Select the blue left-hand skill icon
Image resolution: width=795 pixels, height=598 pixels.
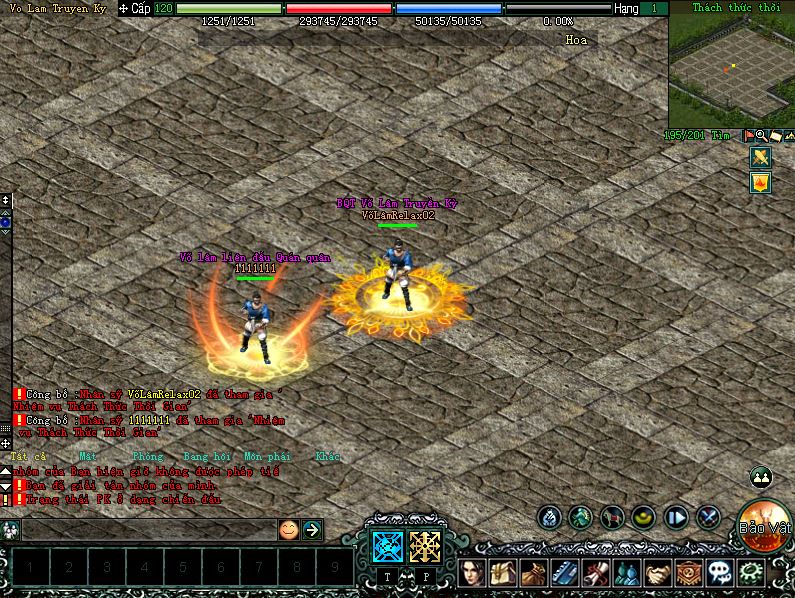tap(387, 546)
